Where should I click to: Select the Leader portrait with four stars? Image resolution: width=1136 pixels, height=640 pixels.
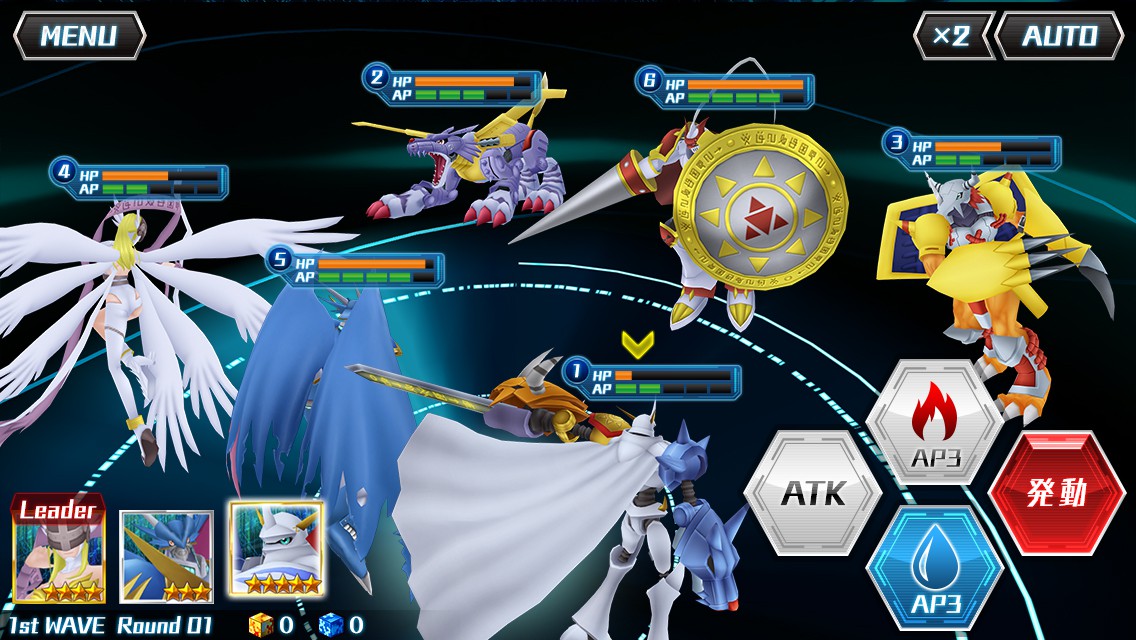(x=58, y=552)
